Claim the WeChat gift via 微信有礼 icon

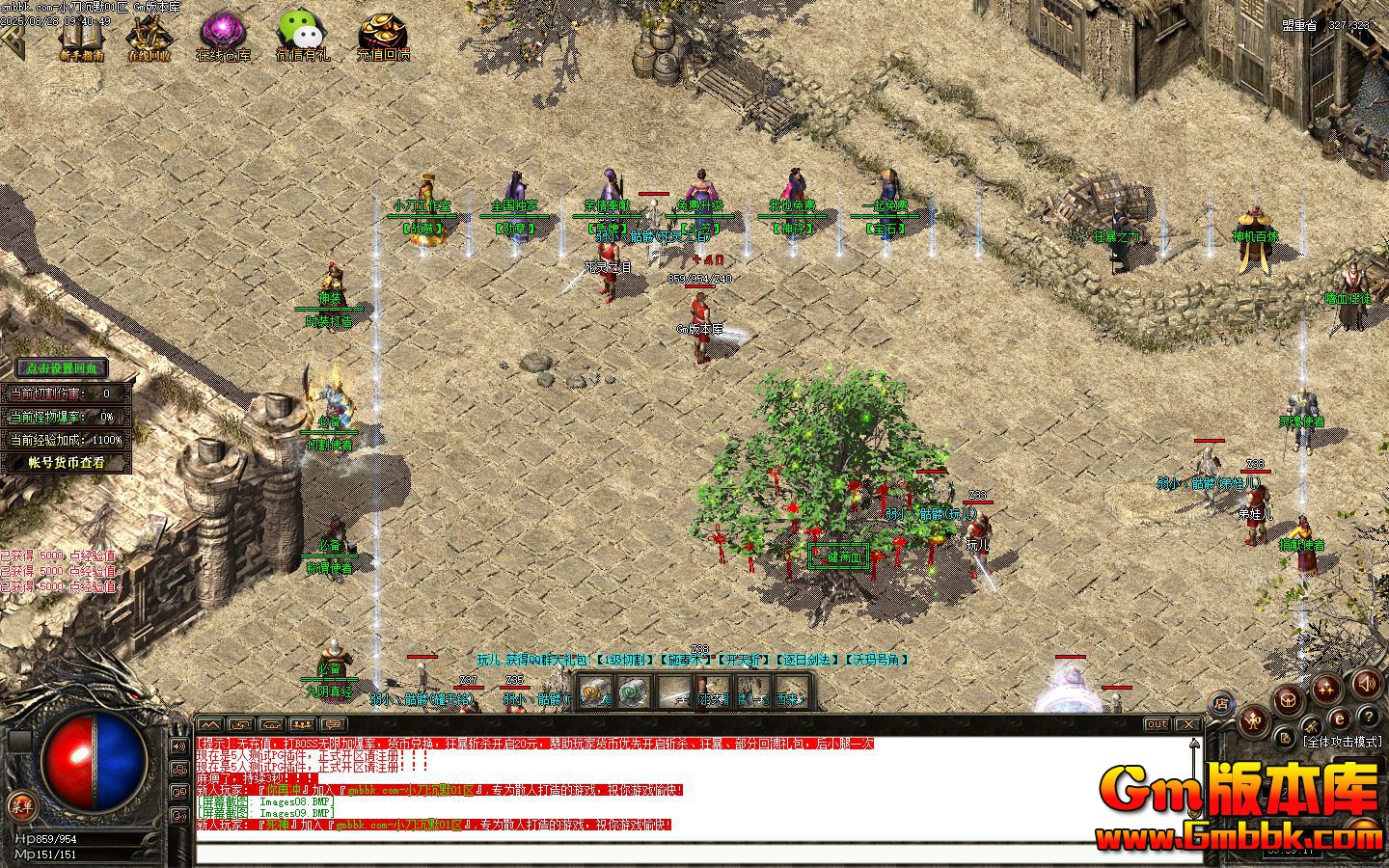coord(301,31)
